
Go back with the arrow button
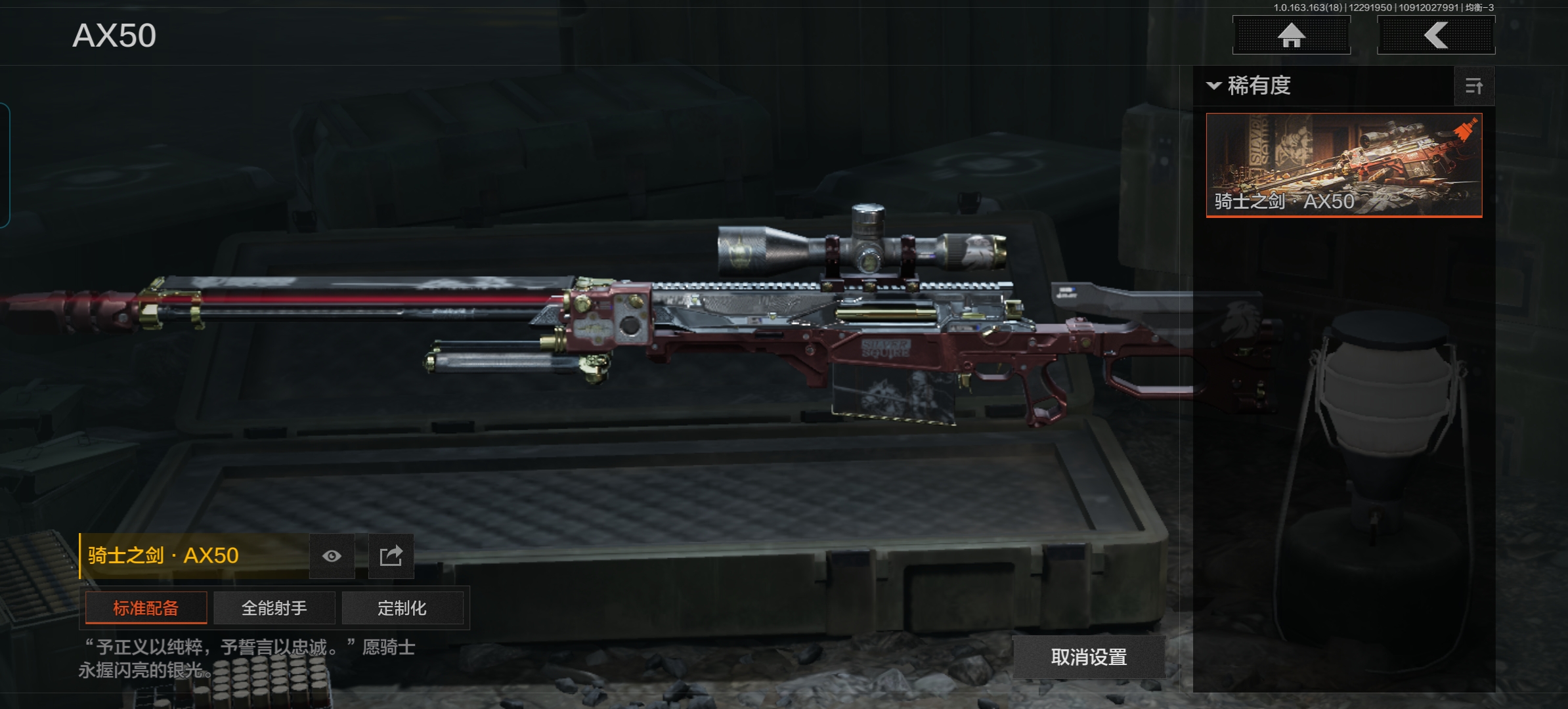(1435, 35)
